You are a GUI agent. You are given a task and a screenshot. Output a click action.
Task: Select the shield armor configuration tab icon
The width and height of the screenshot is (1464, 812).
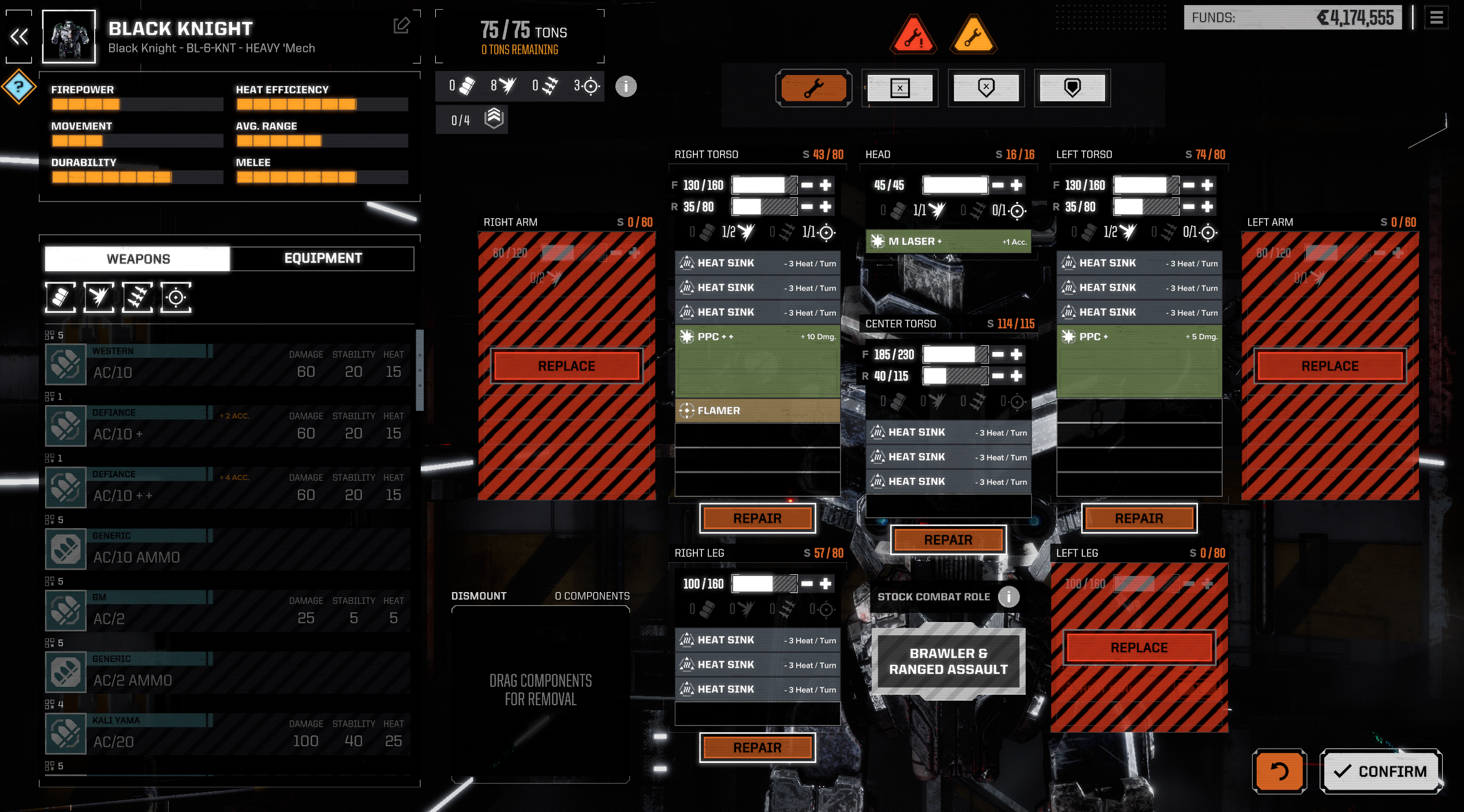1071,88
